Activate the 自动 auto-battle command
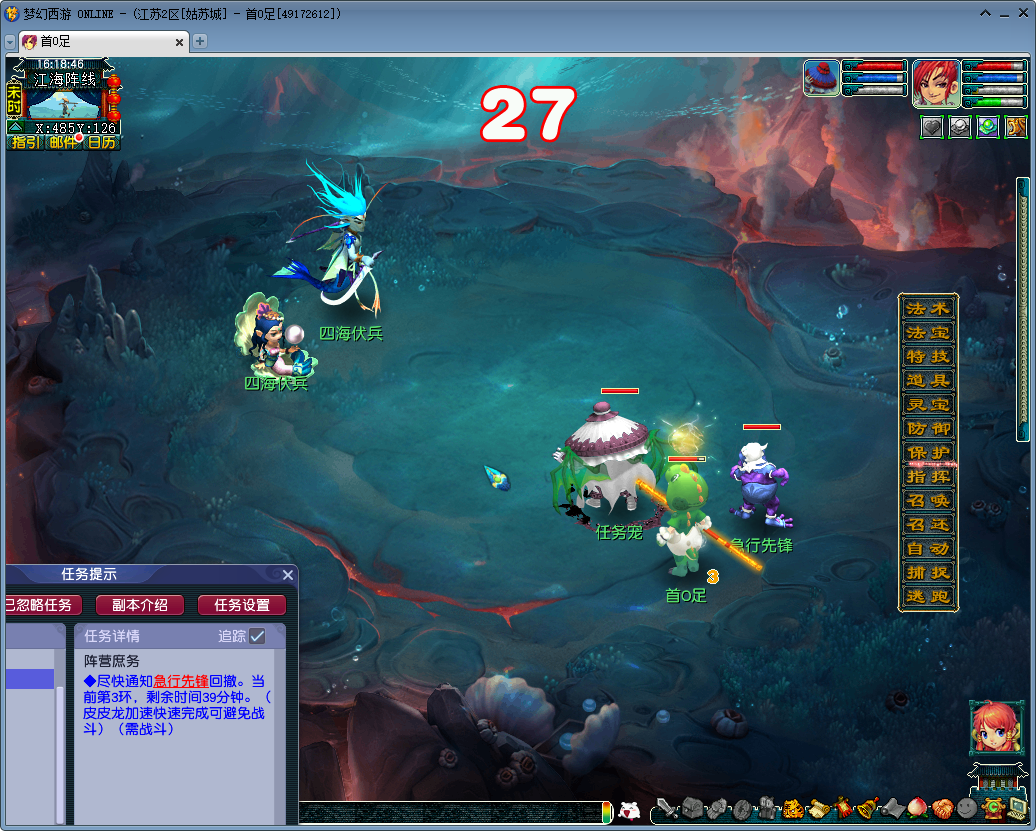 click(928, 548)
